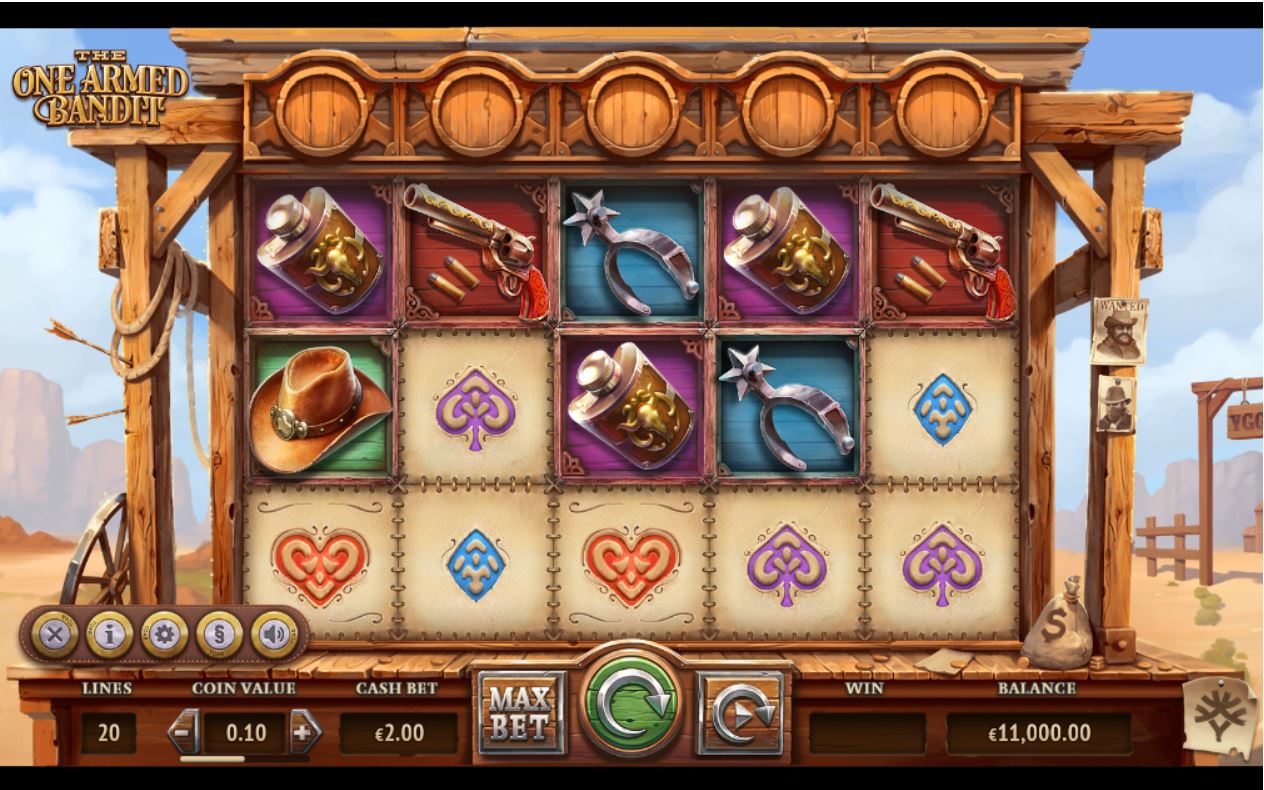Image resolution: width=1264 pixels, height=790 pixels.
Task: Click the Yggdrasil tree logo
Action: 1219,717
